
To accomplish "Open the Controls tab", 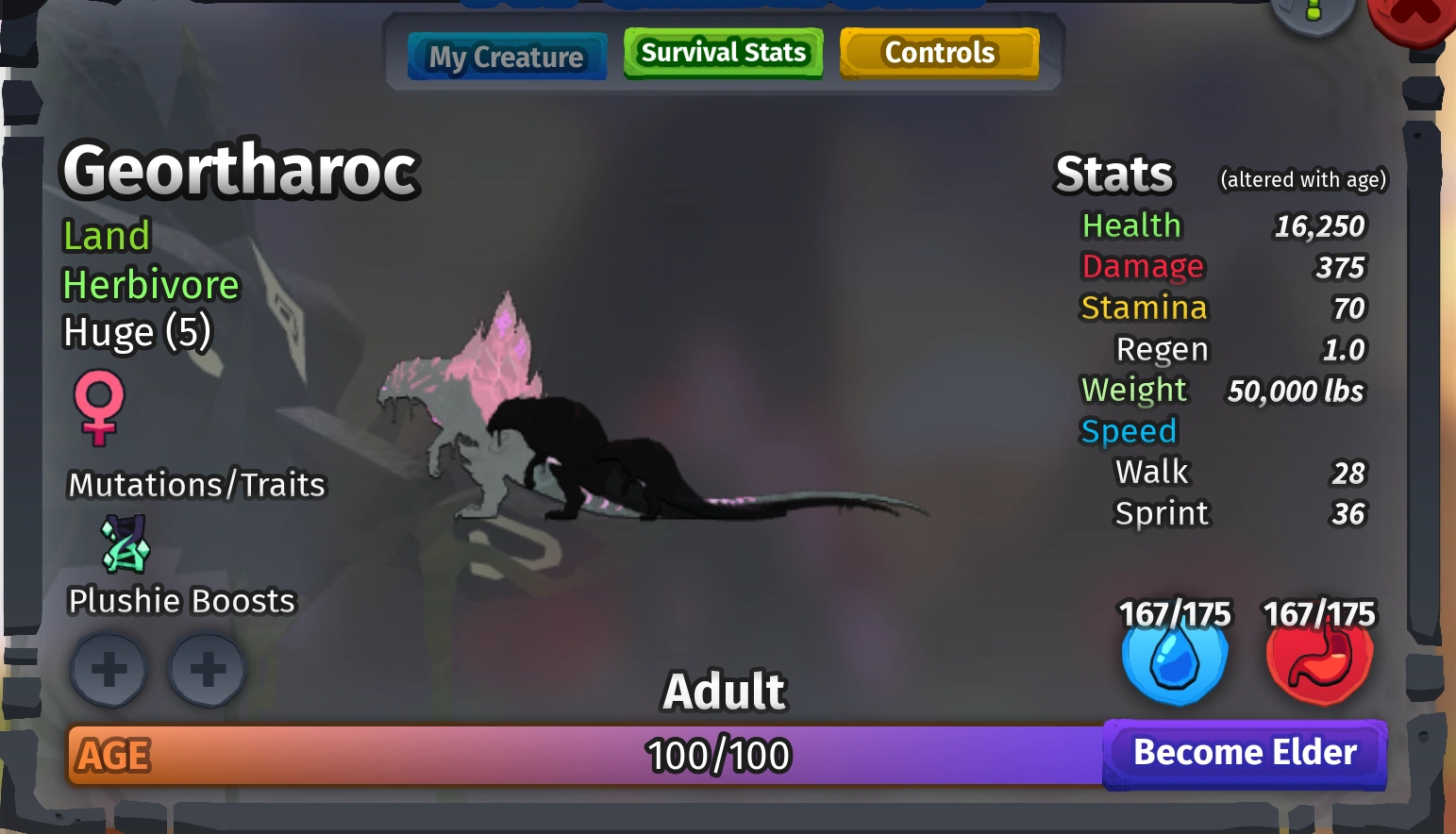I will 938,53.
